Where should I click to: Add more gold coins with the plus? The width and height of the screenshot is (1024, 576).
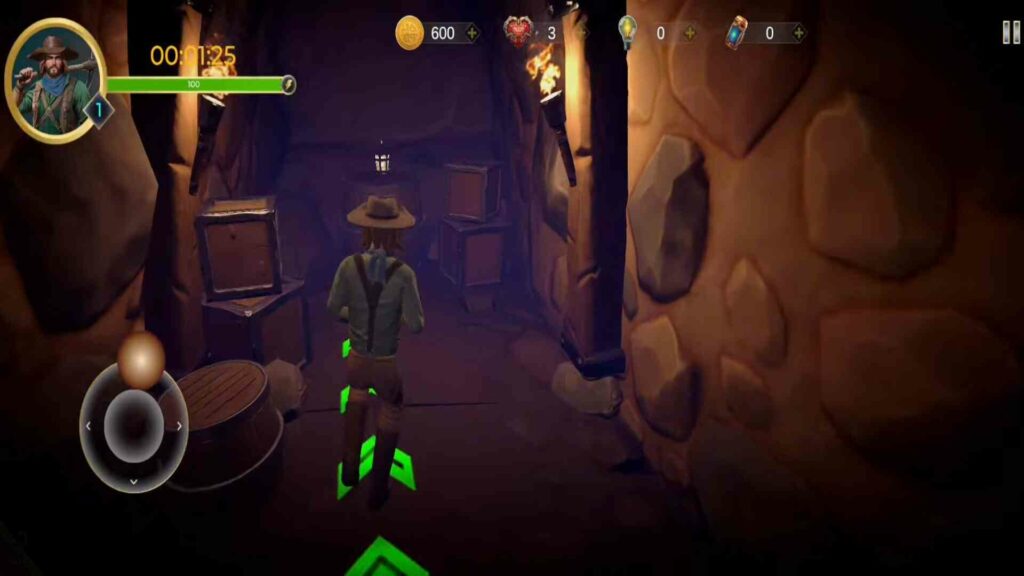click(471, 33)
